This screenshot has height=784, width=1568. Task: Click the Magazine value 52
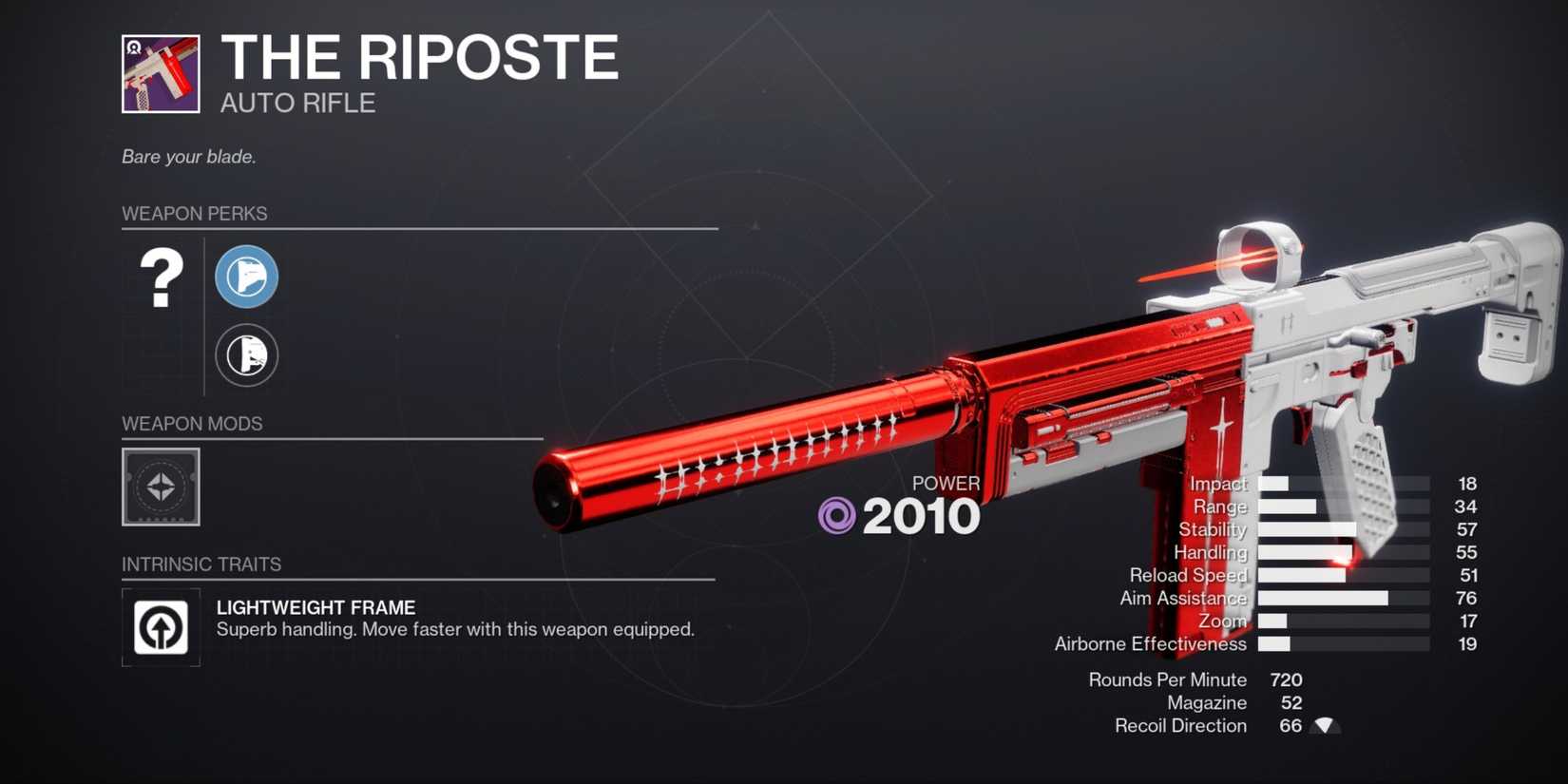click(1291, 702)
